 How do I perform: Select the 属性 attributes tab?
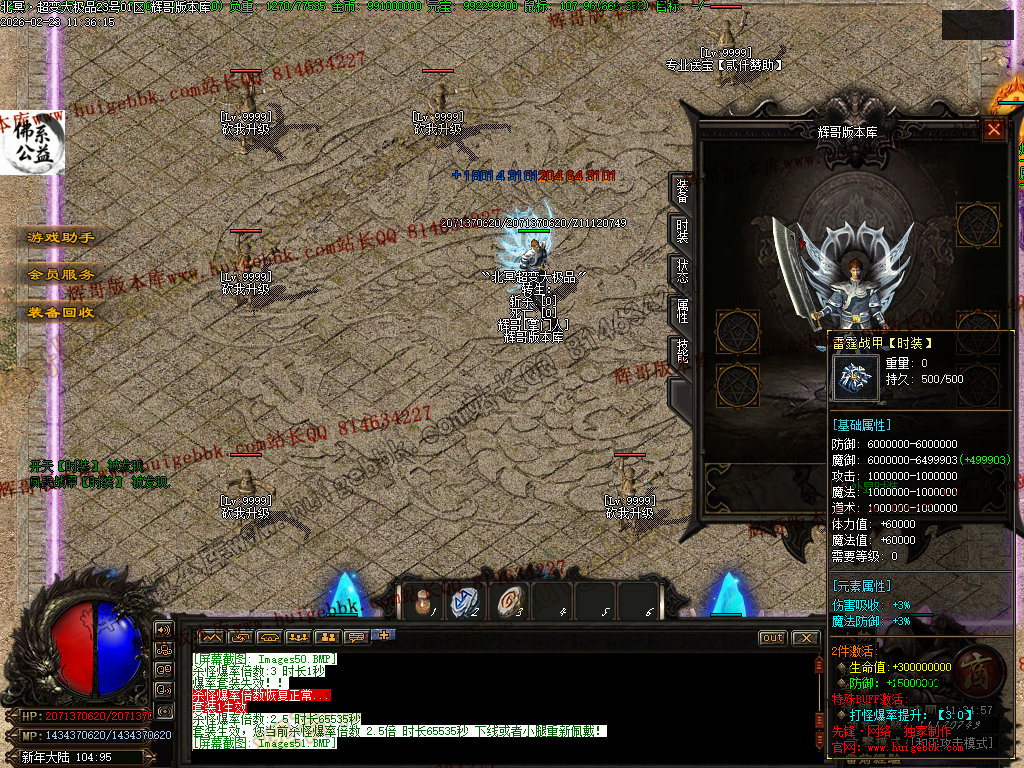click(681, 311)
